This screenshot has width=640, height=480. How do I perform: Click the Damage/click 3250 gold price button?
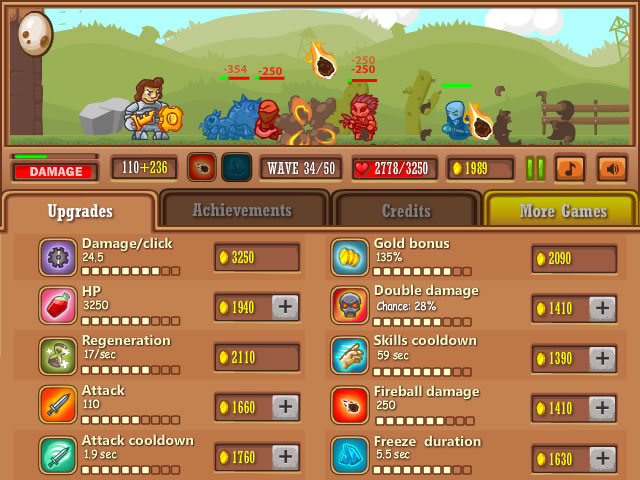pos(257,258)
